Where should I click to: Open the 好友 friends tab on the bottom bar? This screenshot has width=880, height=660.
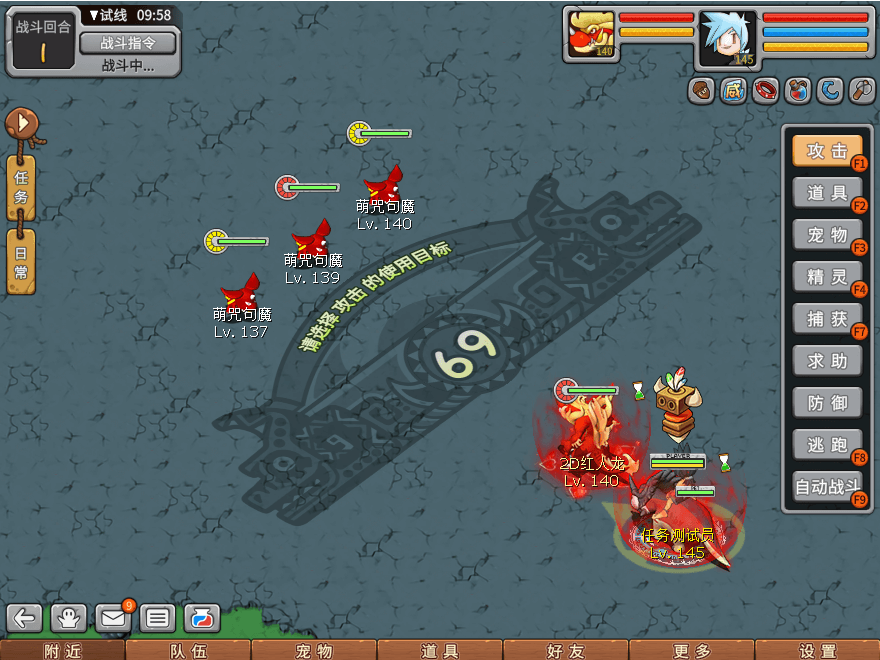coord(566,651)
